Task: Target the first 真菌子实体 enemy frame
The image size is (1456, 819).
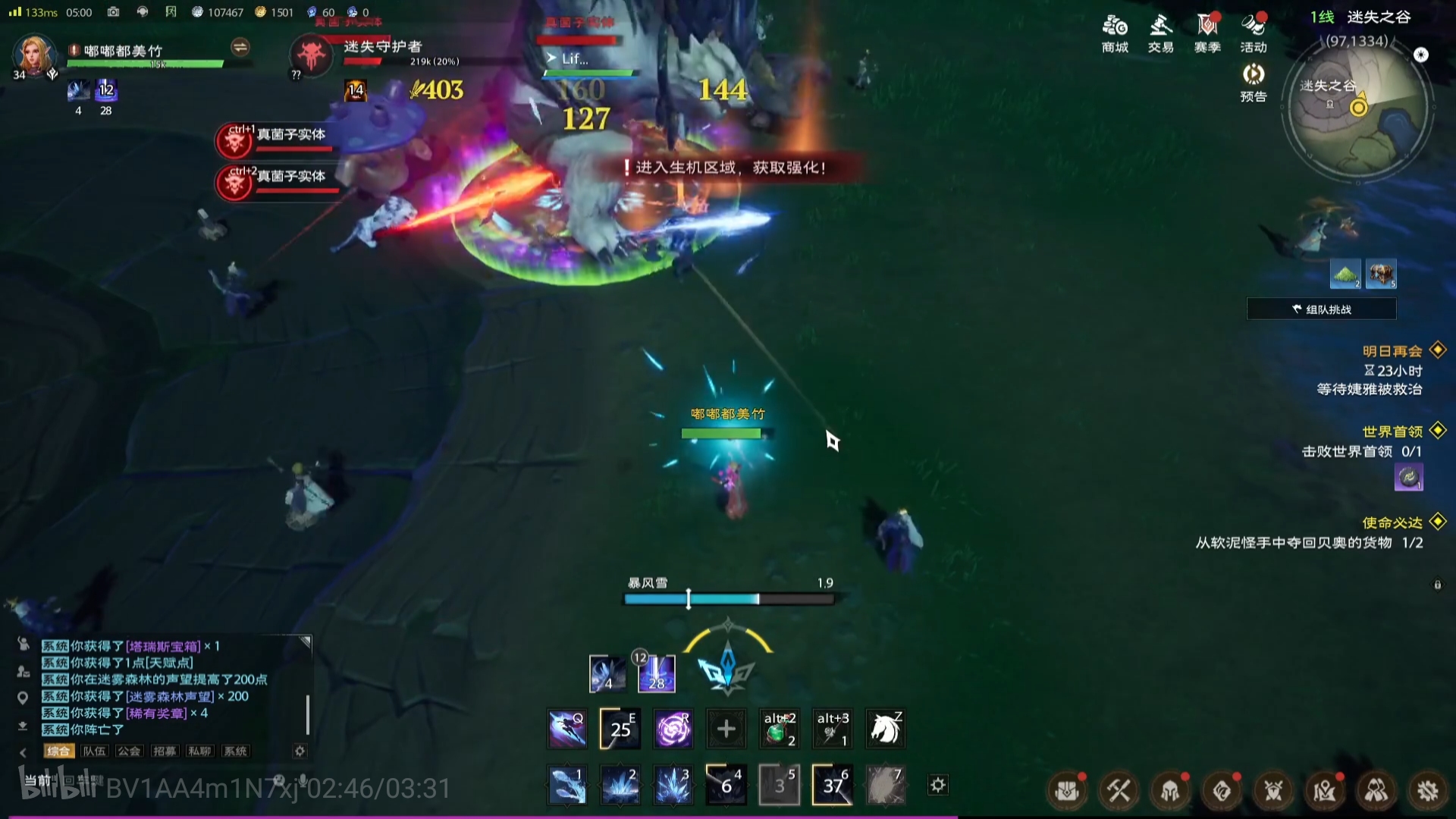Action: pos(277,140)
